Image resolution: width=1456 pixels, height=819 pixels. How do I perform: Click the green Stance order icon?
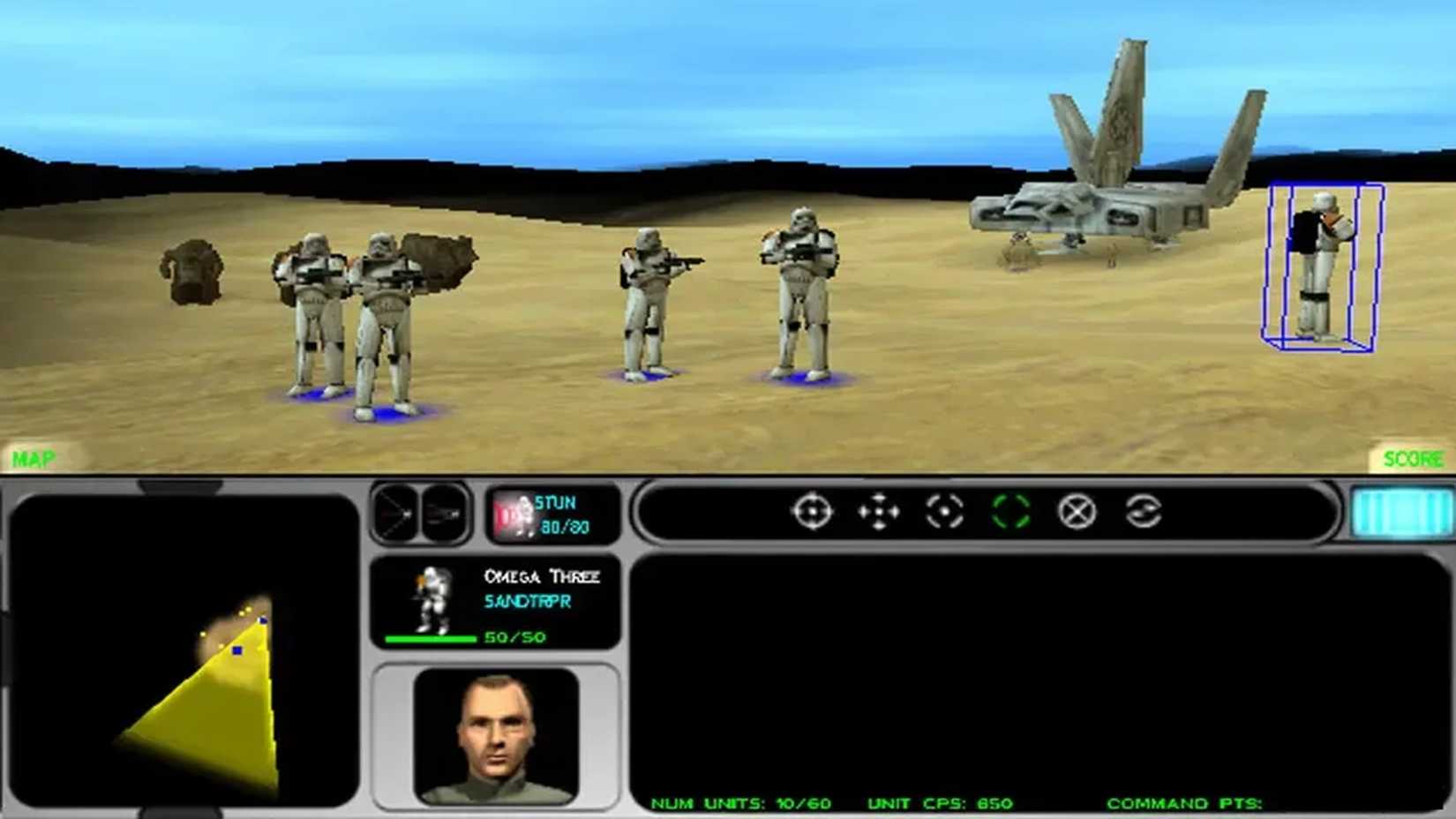[1011, 512]
